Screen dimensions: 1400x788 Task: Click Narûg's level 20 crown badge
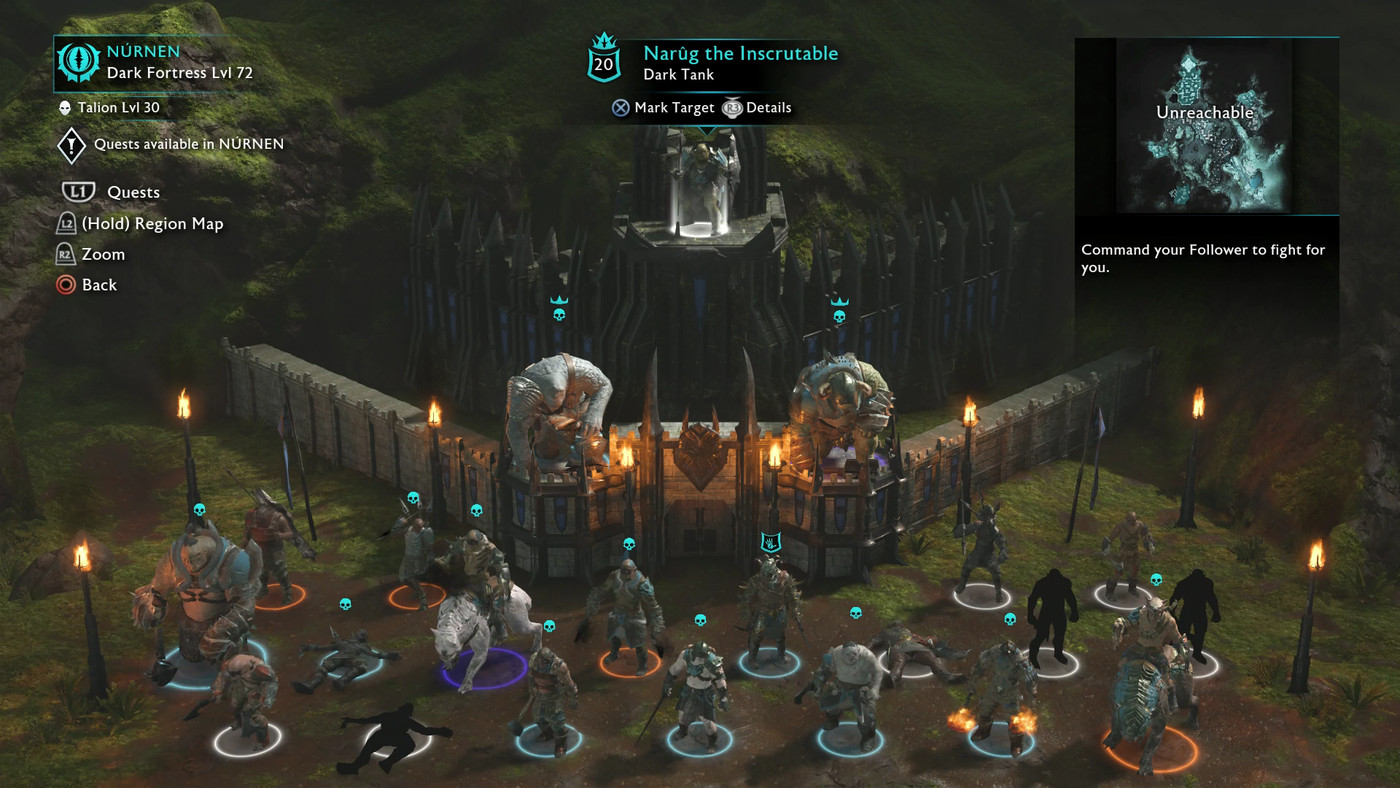(604, 62)
